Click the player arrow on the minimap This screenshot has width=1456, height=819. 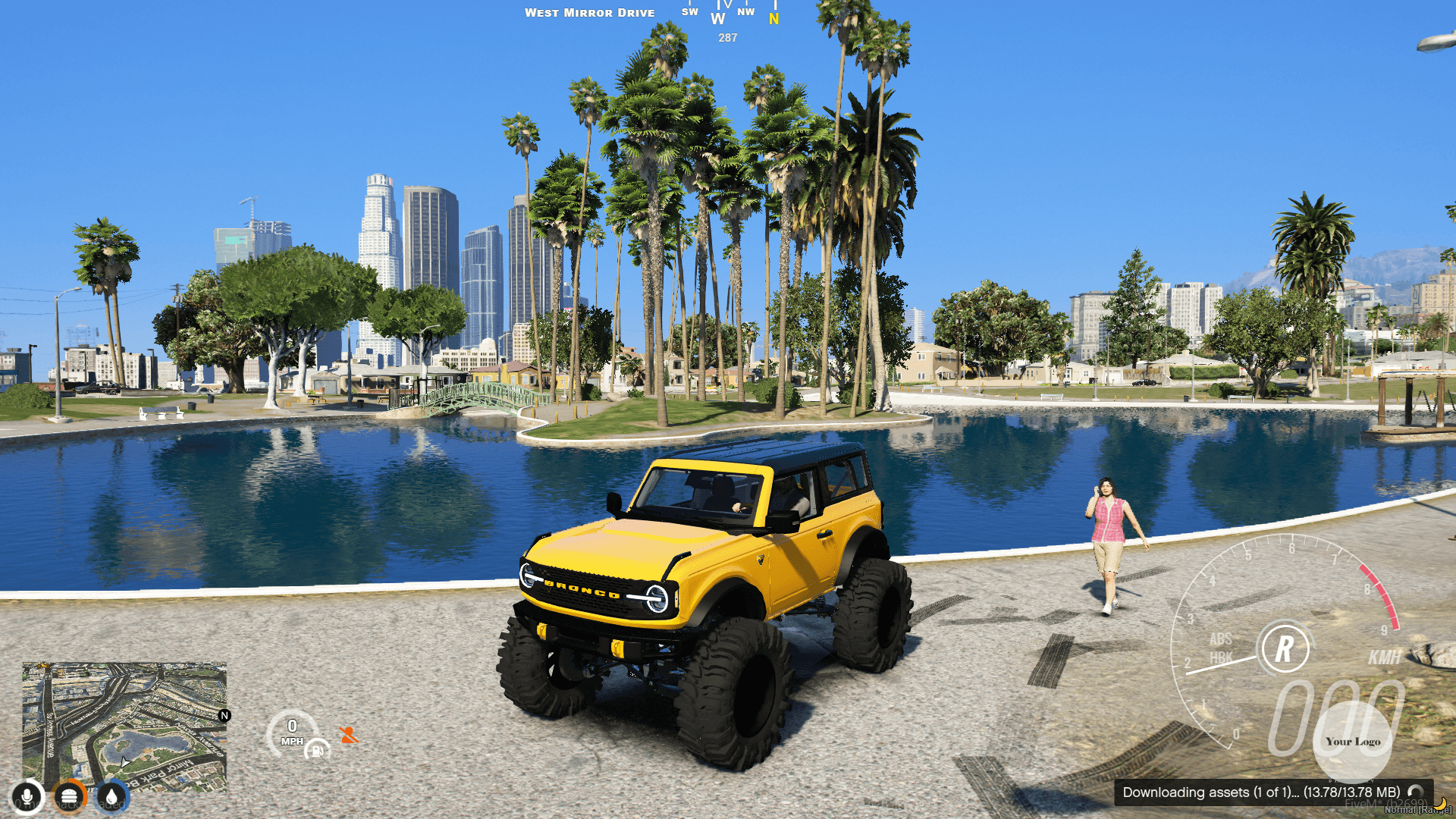[124, 764]
